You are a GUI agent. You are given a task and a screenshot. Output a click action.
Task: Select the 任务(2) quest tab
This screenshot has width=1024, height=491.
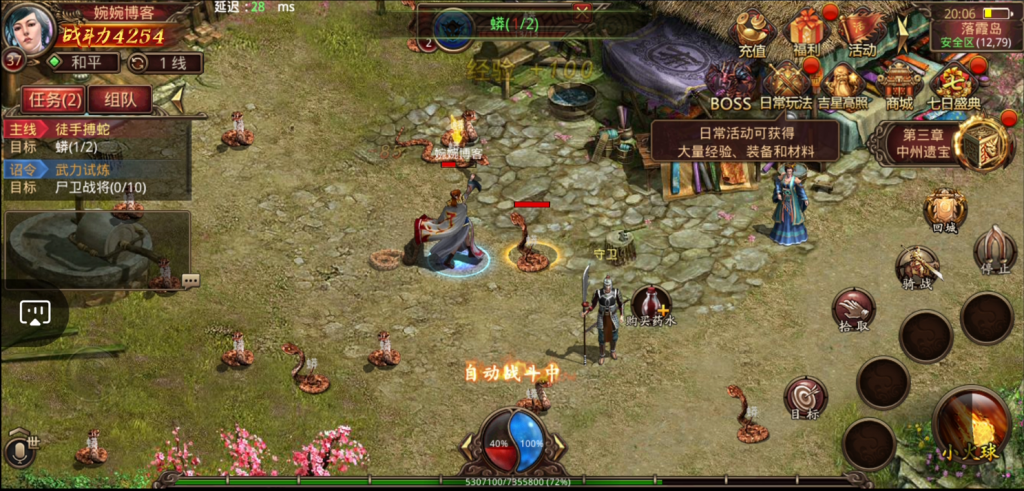tap(52, 99)
